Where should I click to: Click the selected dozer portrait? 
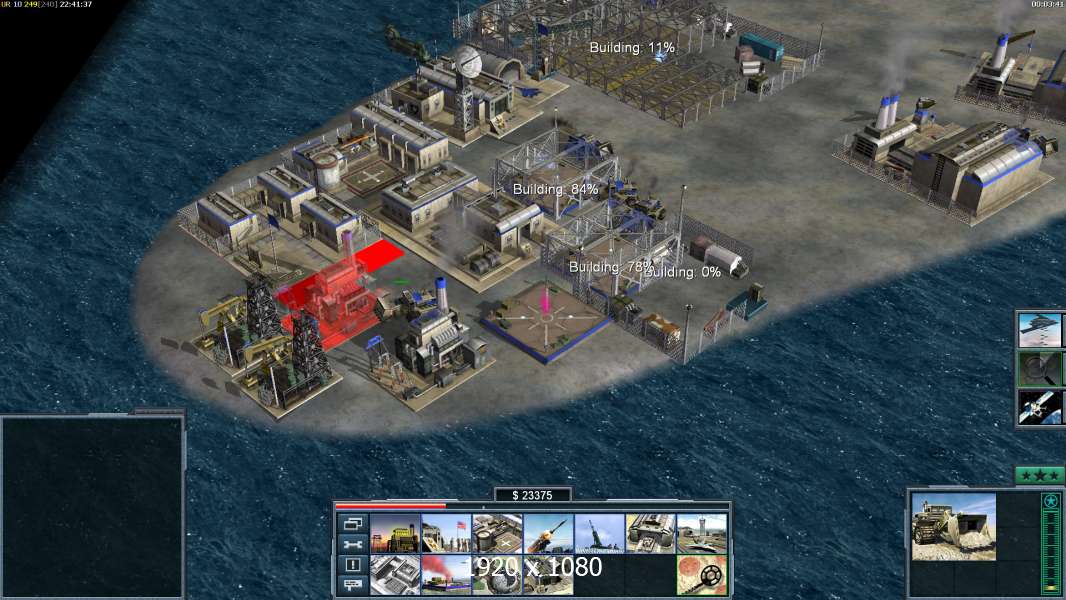click(953, 526)
